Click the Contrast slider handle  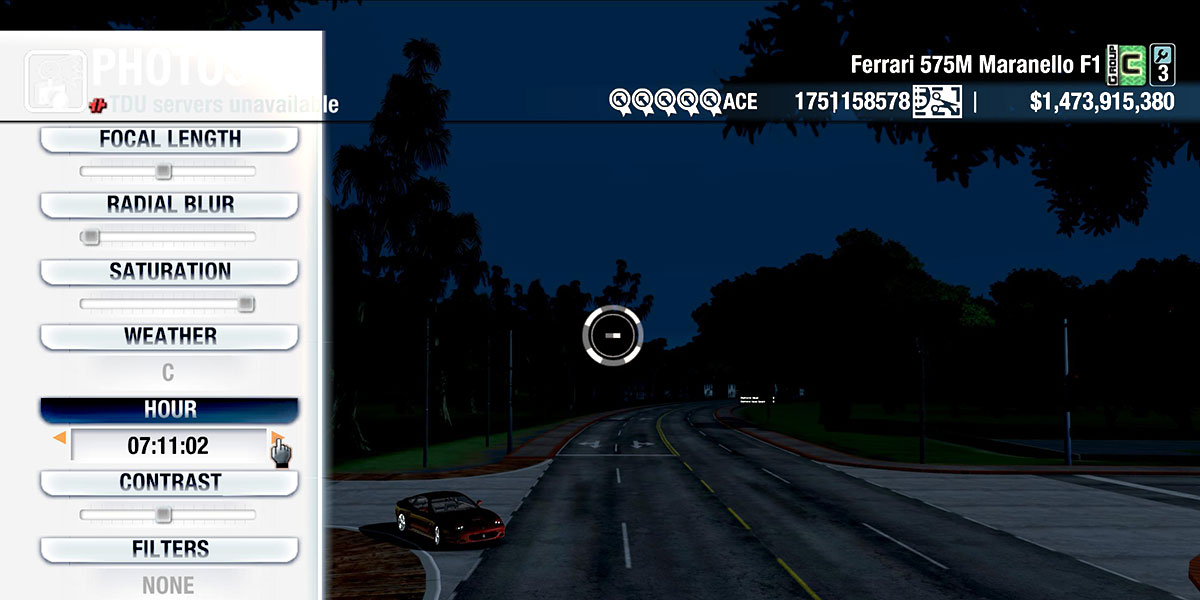163,515
